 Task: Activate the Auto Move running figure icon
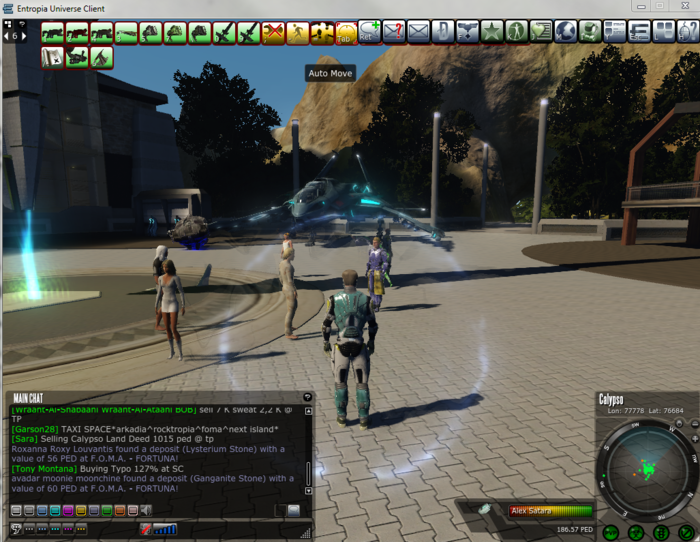click(x=297, y=33)
